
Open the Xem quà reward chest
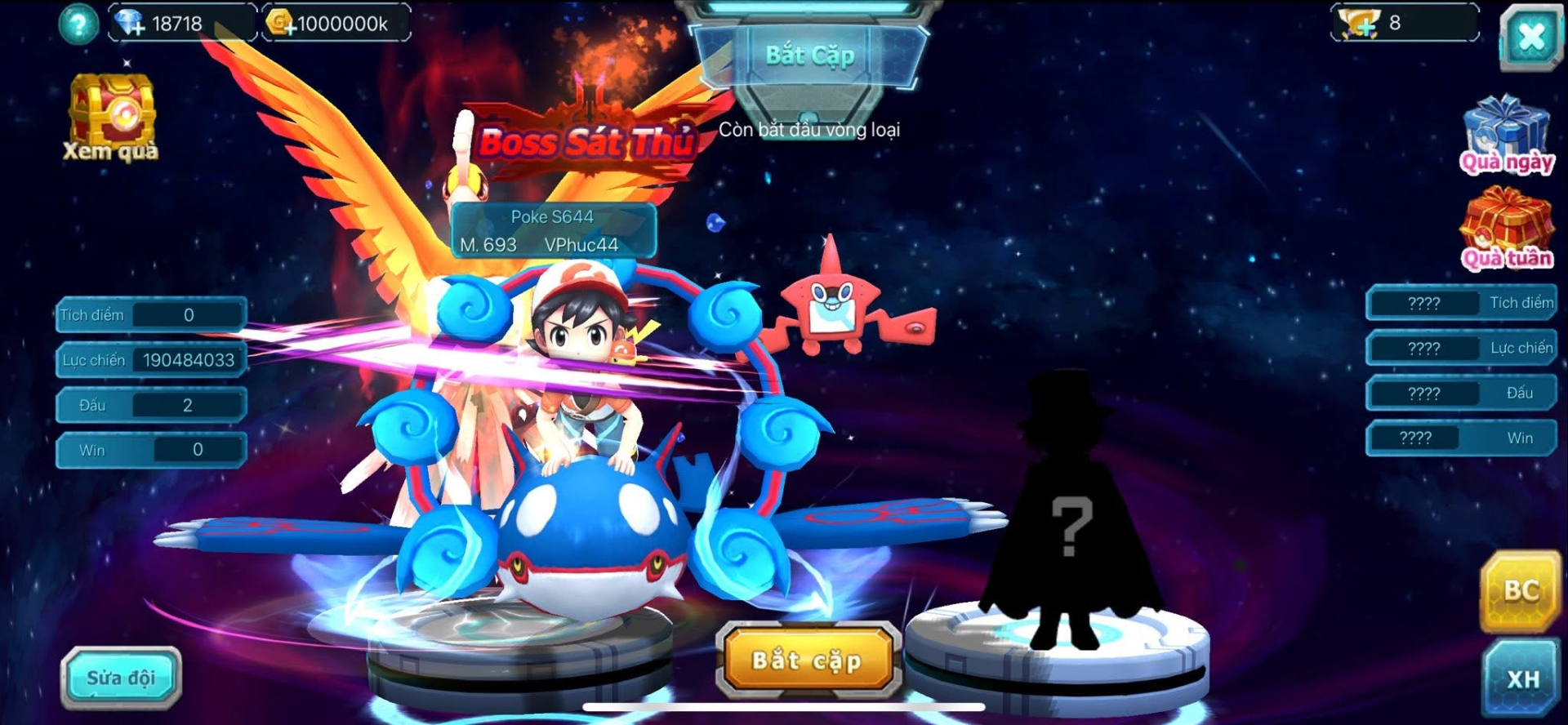112,117
